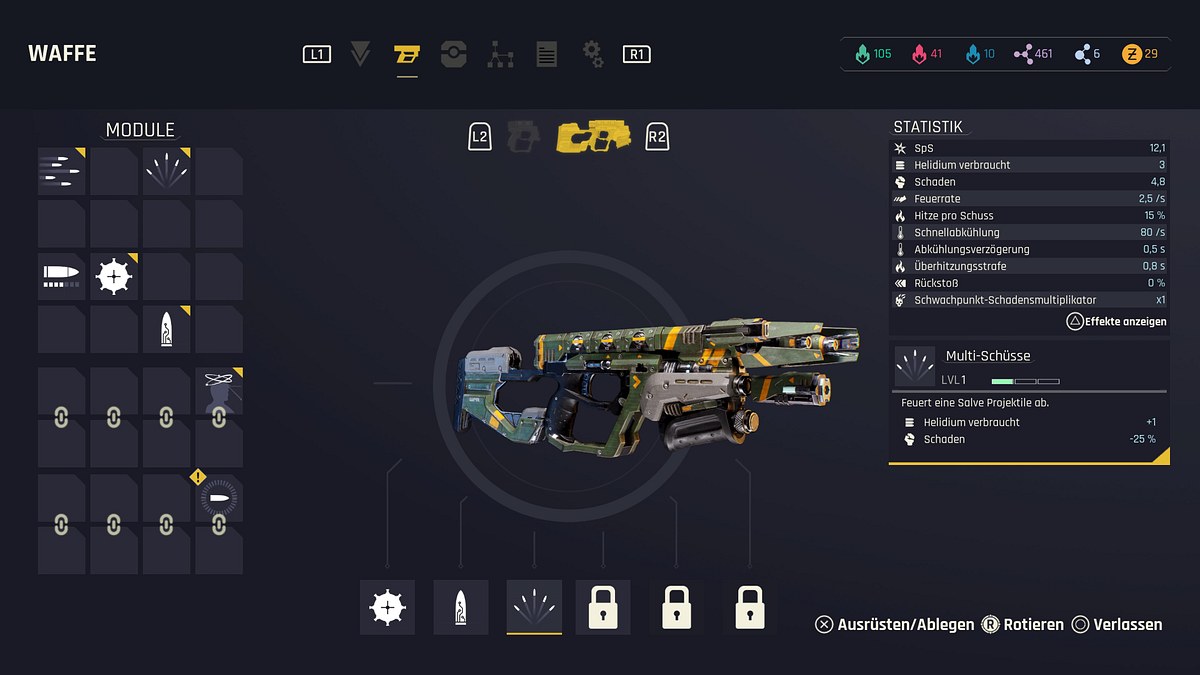Viewport: 1200px width, 675px height.
Task: Select the equipped multi-shot slot below the weapon
Action: (534, 607)
